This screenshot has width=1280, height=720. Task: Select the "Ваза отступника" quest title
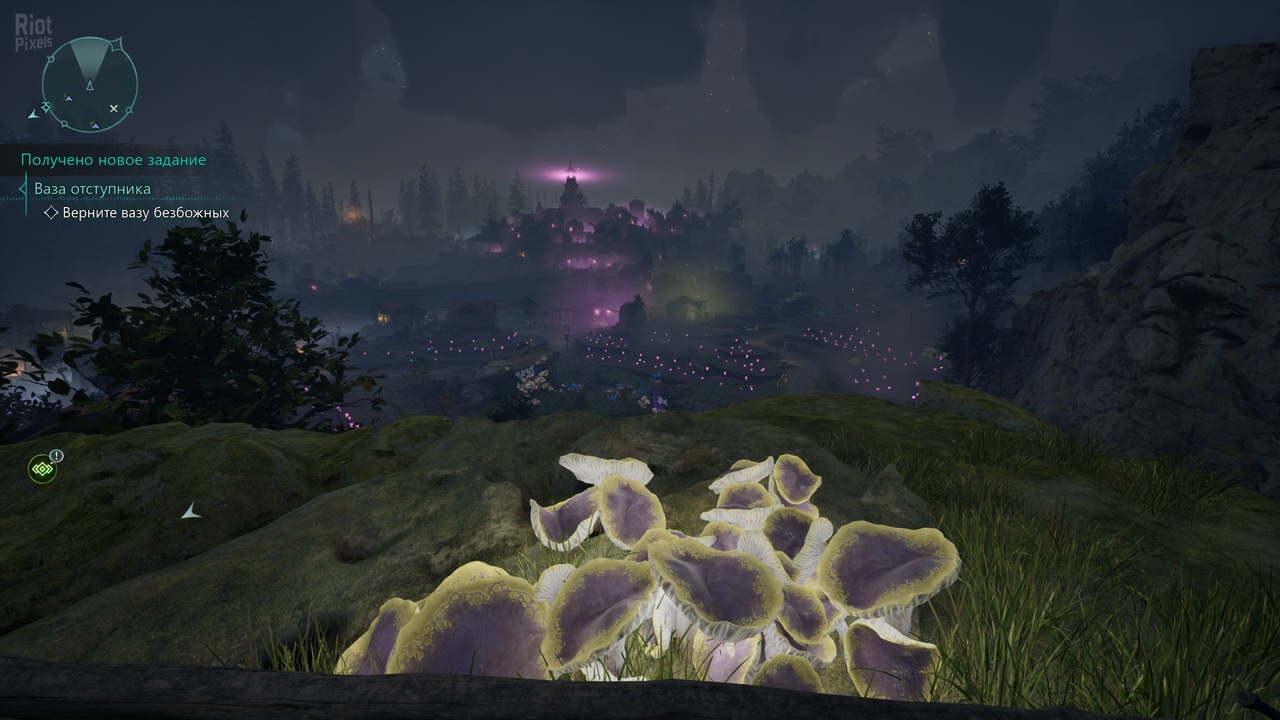(92, 188)
